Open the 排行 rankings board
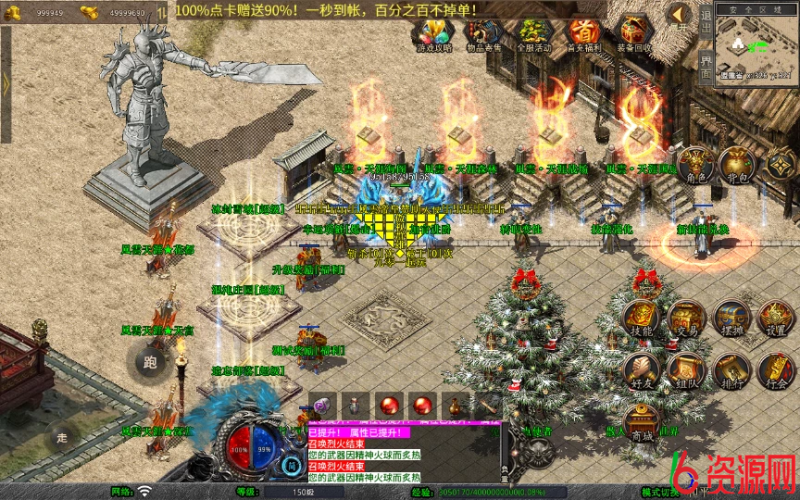The image size is (800, 500). [x=731, y=371]
